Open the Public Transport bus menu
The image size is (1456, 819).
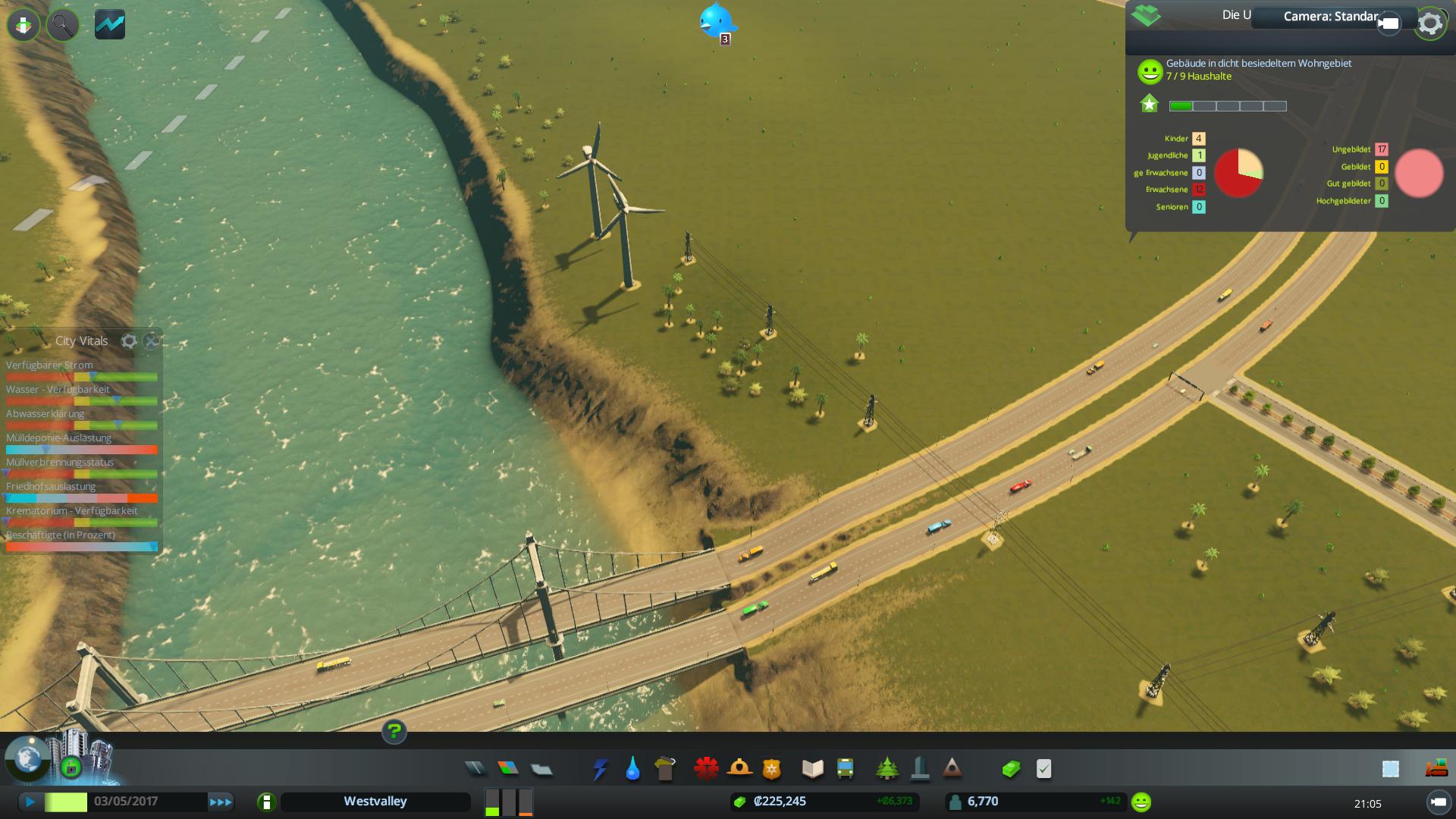click(845, 769)
